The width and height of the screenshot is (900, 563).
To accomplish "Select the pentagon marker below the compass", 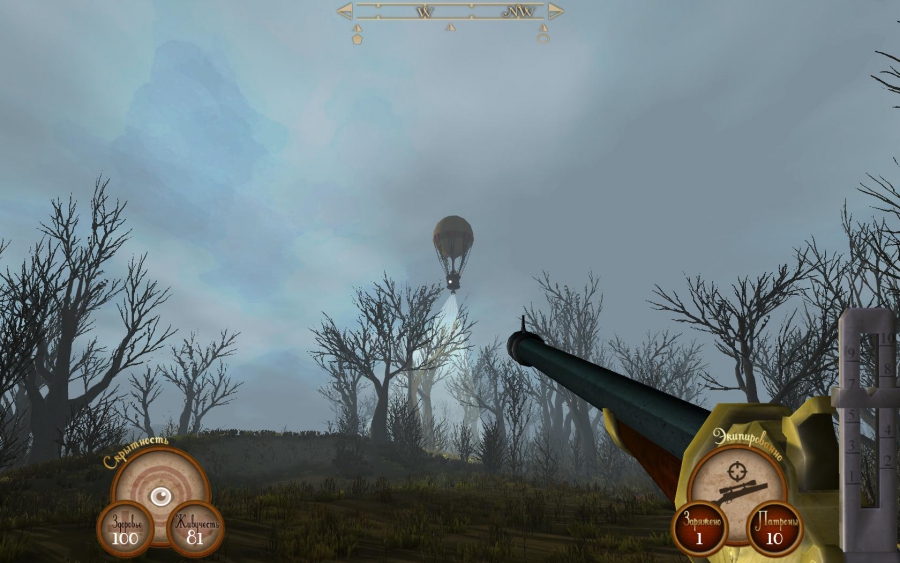I will pyautogui.click(x=357, y=39).
